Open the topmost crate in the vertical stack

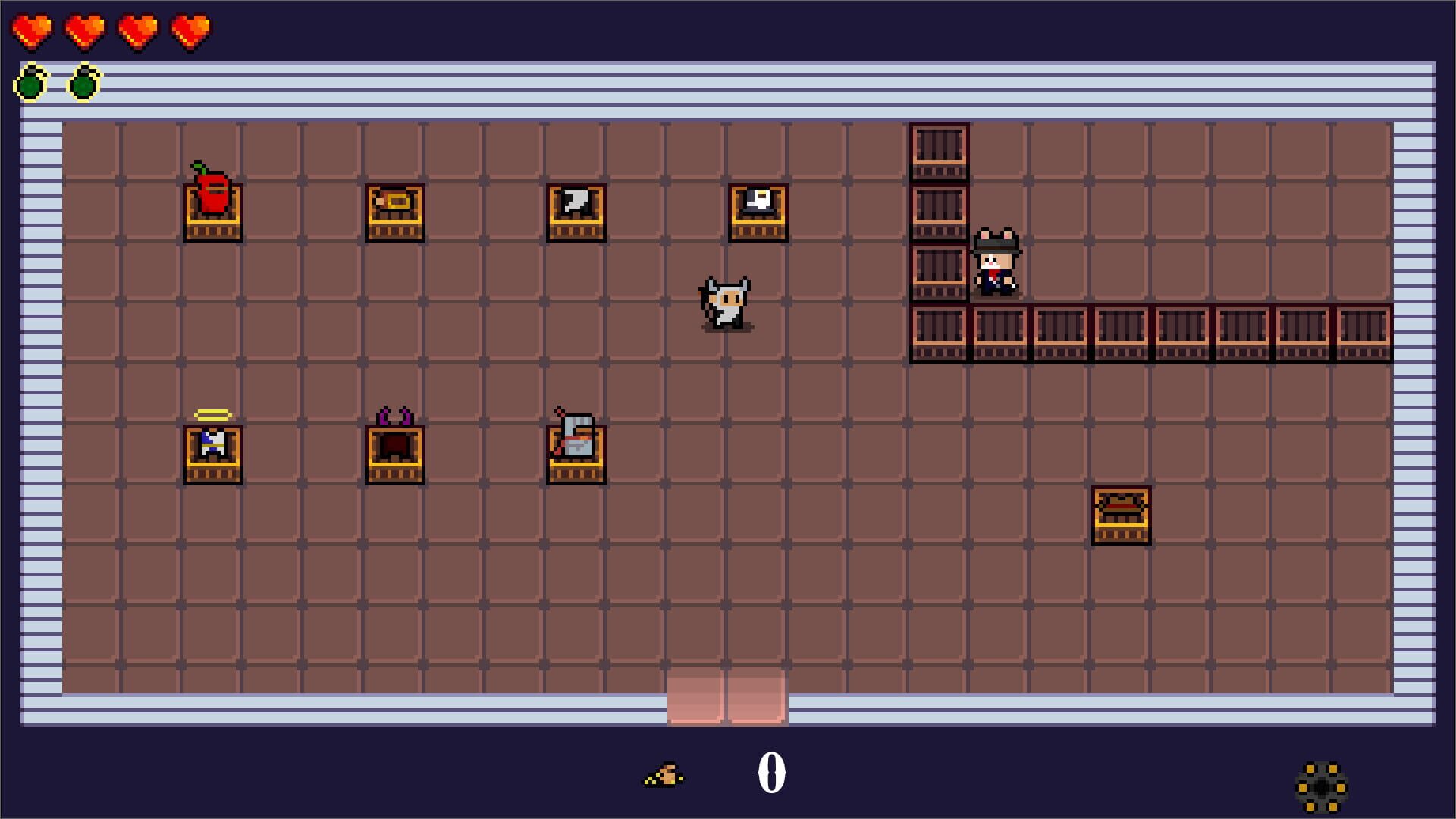point(938,149)
